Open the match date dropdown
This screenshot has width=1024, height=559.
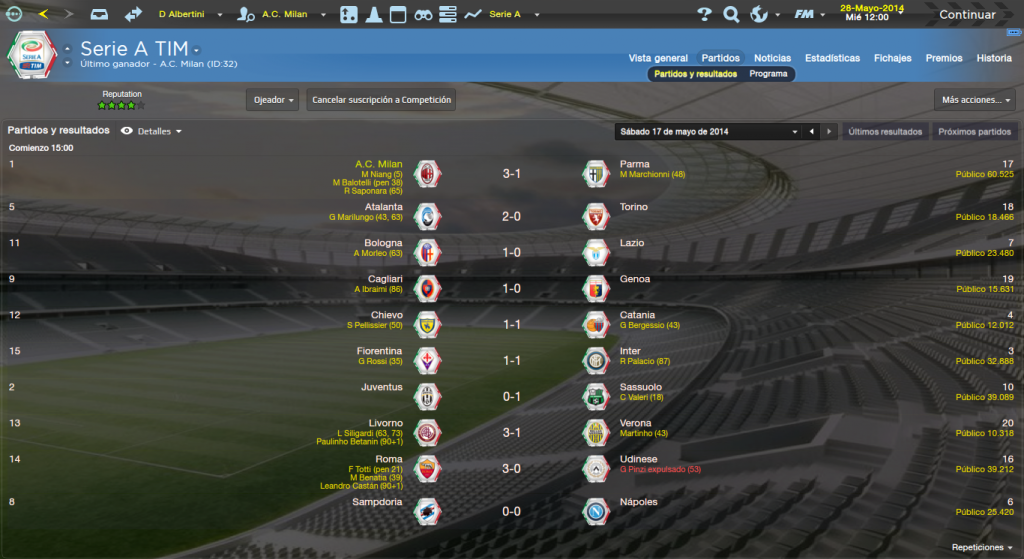[x=709, y=131]
